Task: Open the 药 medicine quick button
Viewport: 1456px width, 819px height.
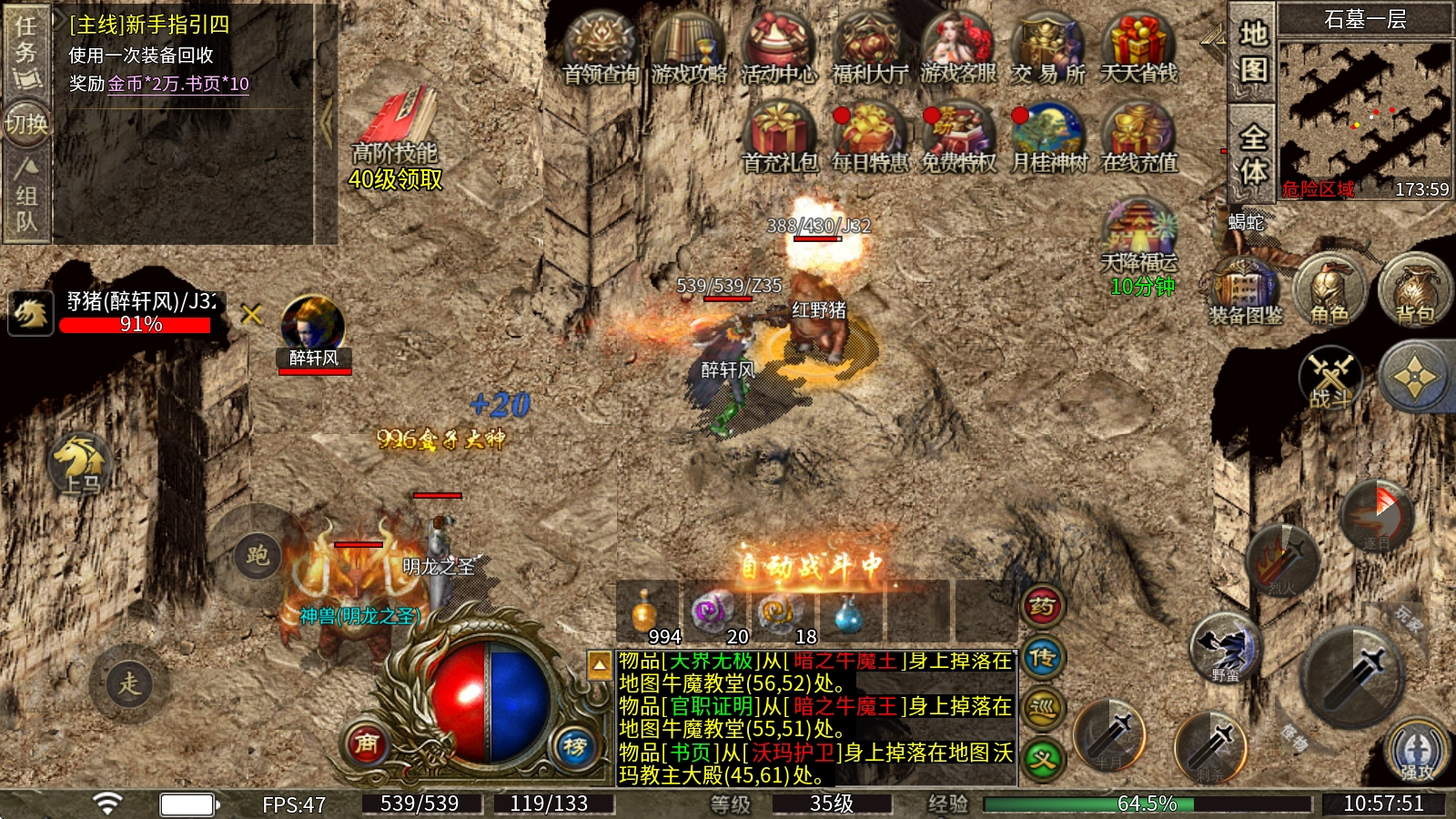Action: [1043, 606]
